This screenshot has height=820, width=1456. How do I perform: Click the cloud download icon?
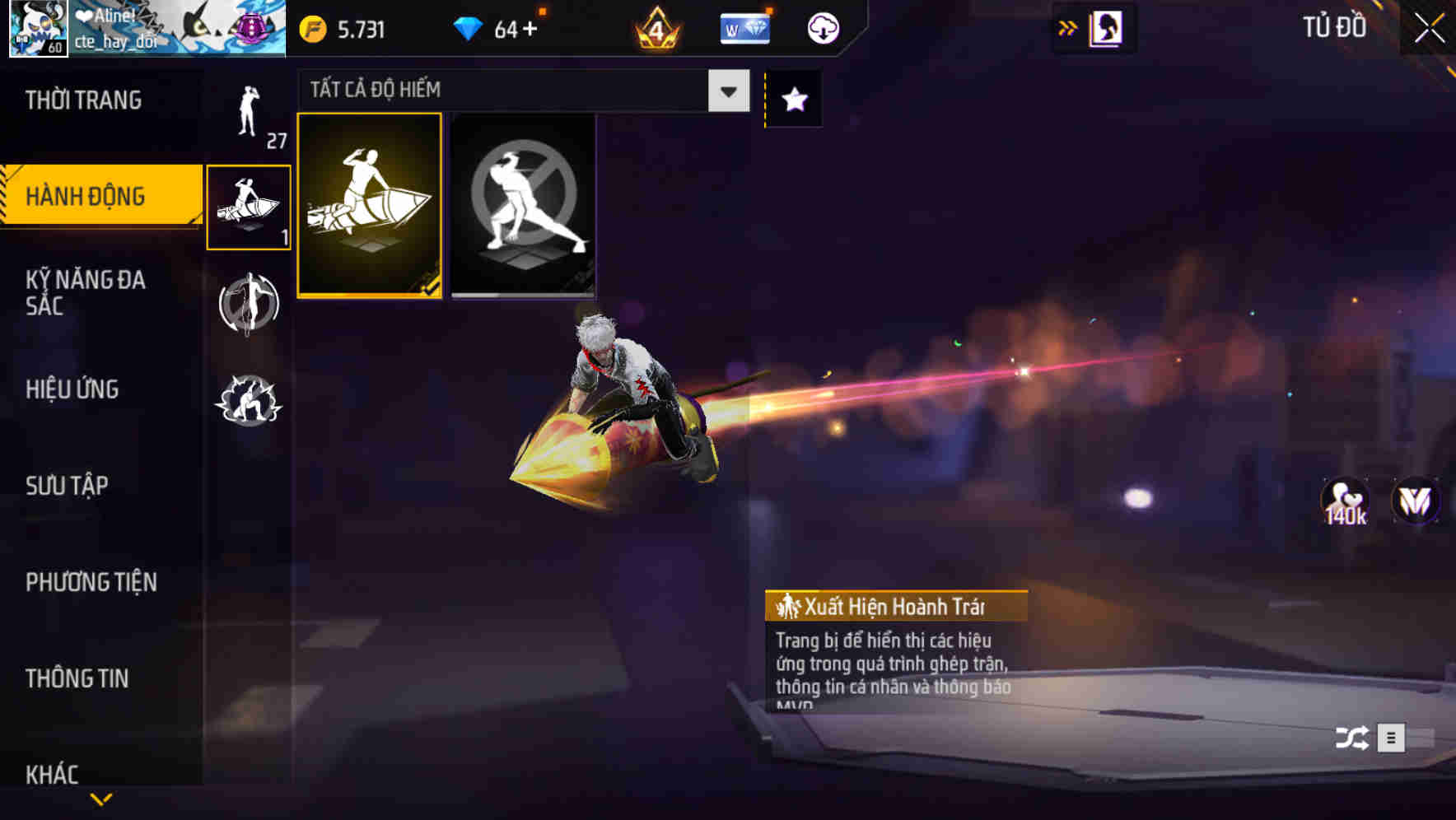click(822, 28)
